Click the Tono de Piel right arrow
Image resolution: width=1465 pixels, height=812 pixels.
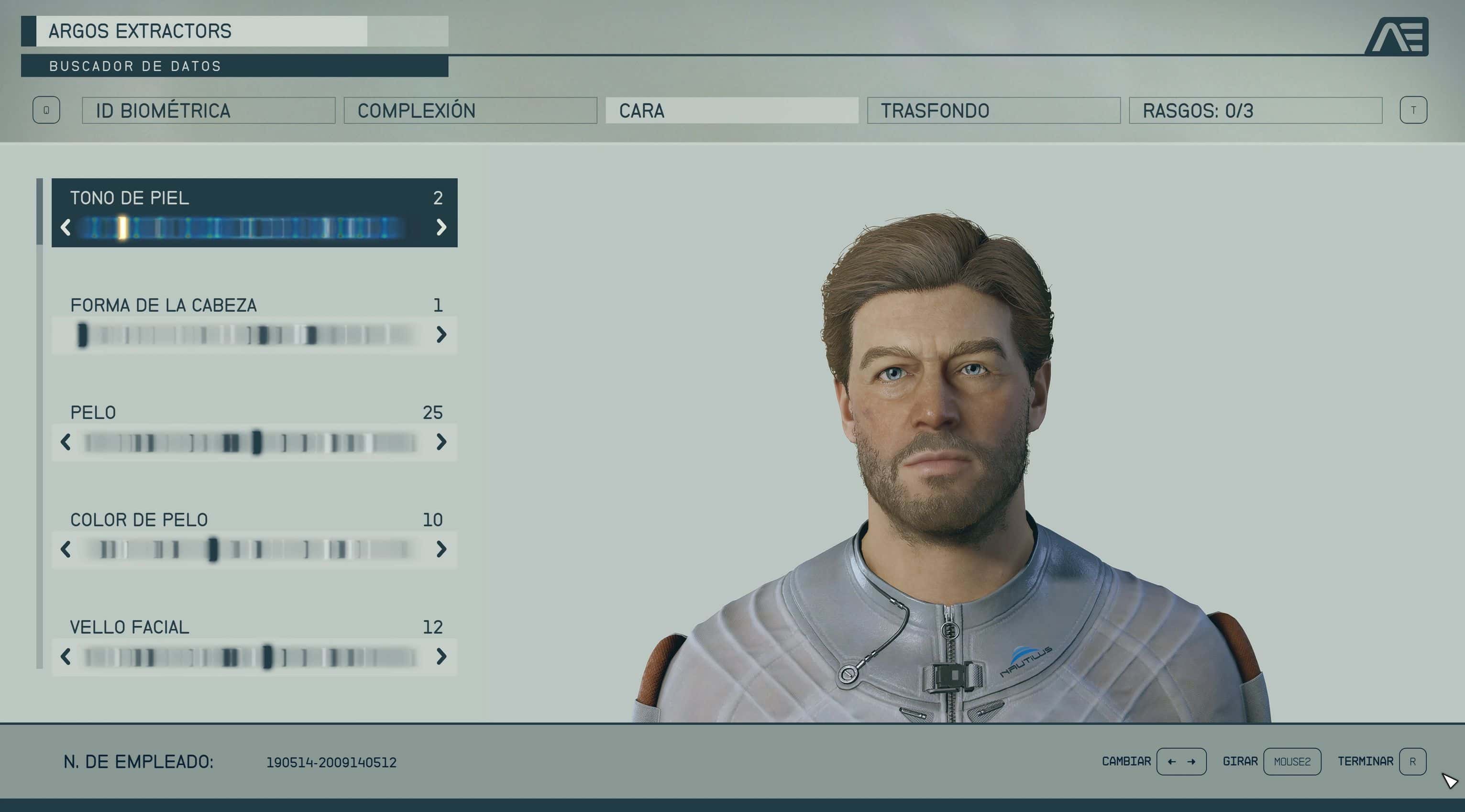pyautogui.click(x=441, y=228)
